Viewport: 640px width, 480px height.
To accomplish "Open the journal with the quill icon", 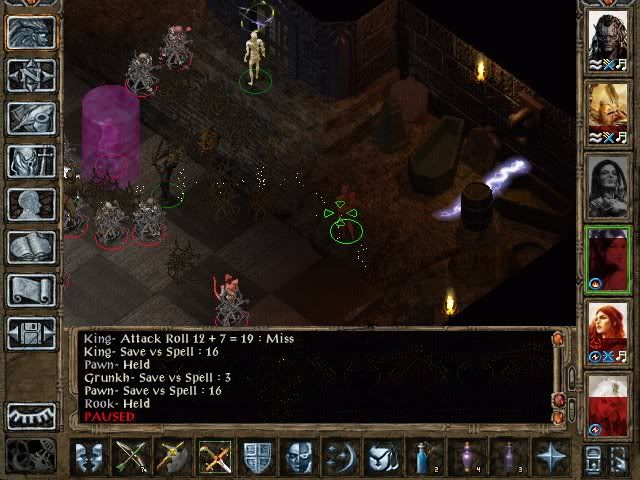I will tap(31, 118).
